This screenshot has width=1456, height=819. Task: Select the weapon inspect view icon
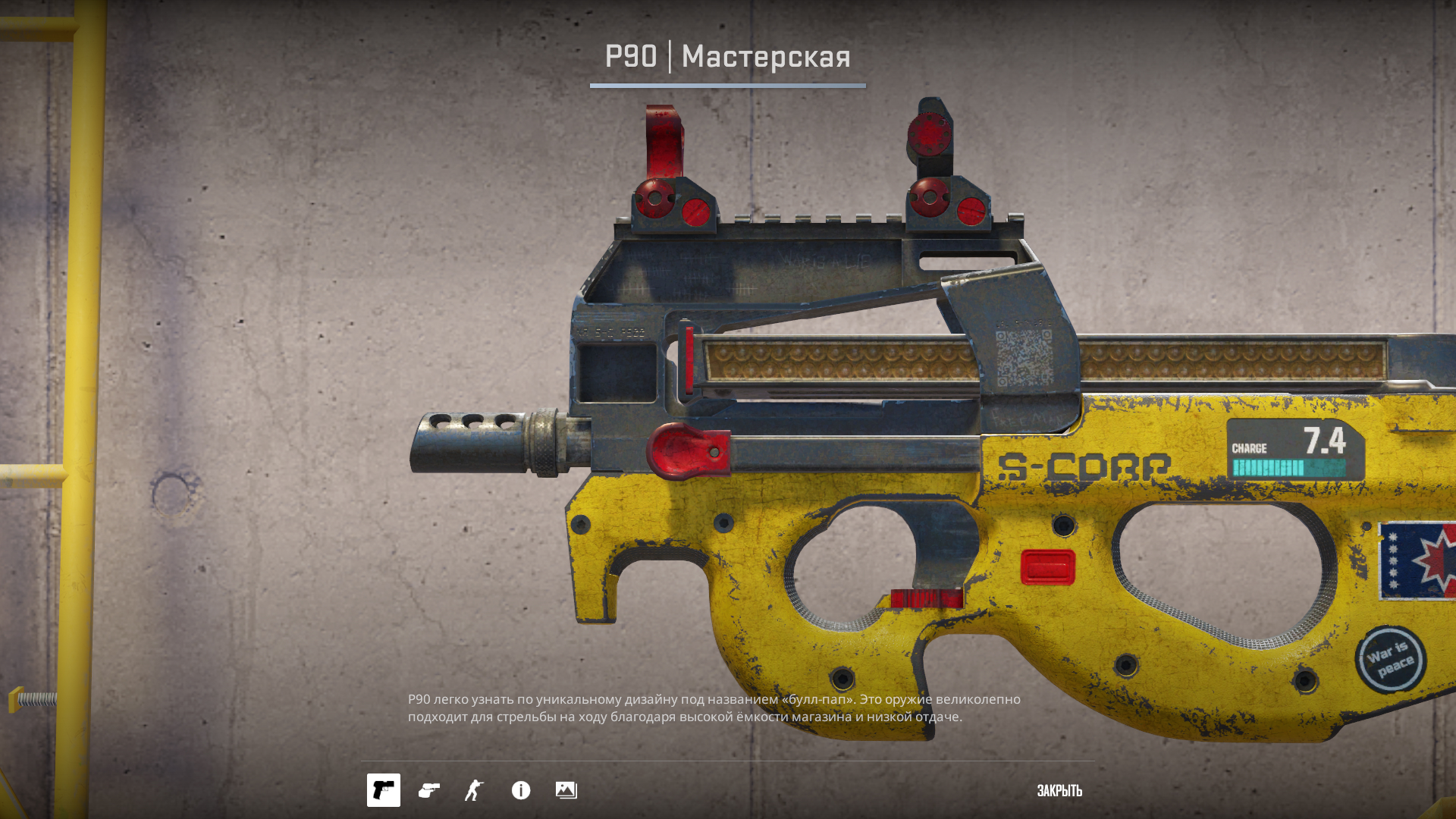384,790
